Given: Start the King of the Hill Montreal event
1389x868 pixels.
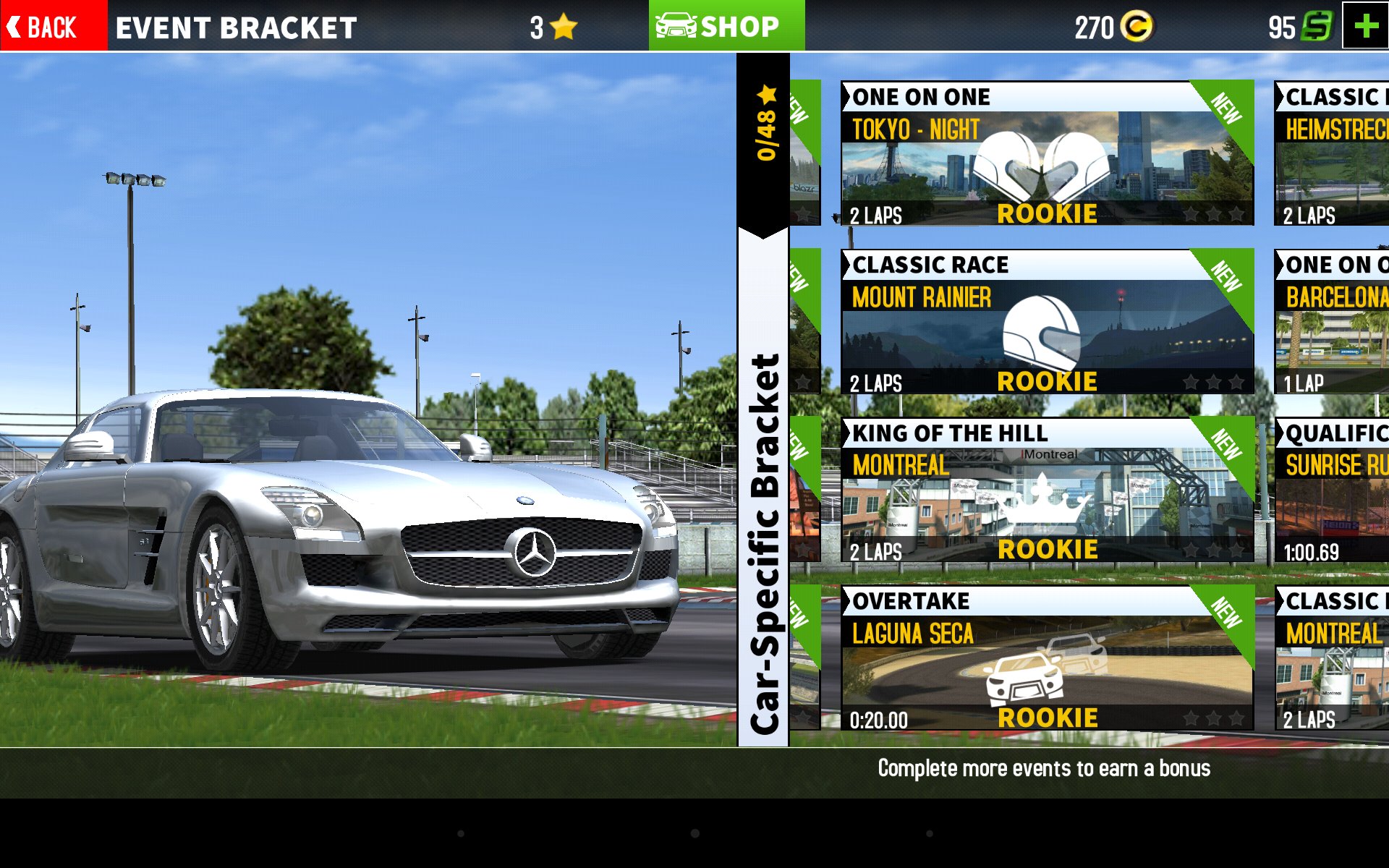Looking at the screenshot, I should [x=1046, y=490].
